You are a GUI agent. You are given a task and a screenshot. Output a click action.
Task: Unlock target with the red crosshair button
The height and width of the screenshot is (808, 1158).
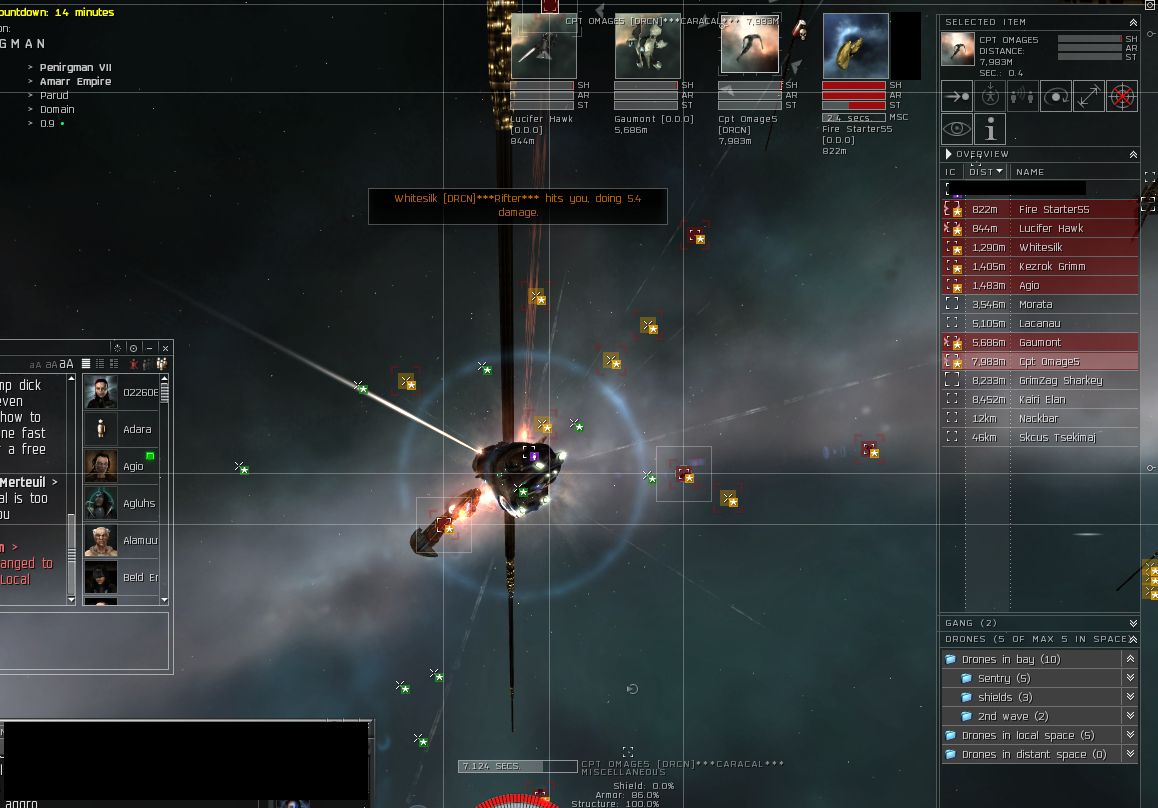(1122, 96)
